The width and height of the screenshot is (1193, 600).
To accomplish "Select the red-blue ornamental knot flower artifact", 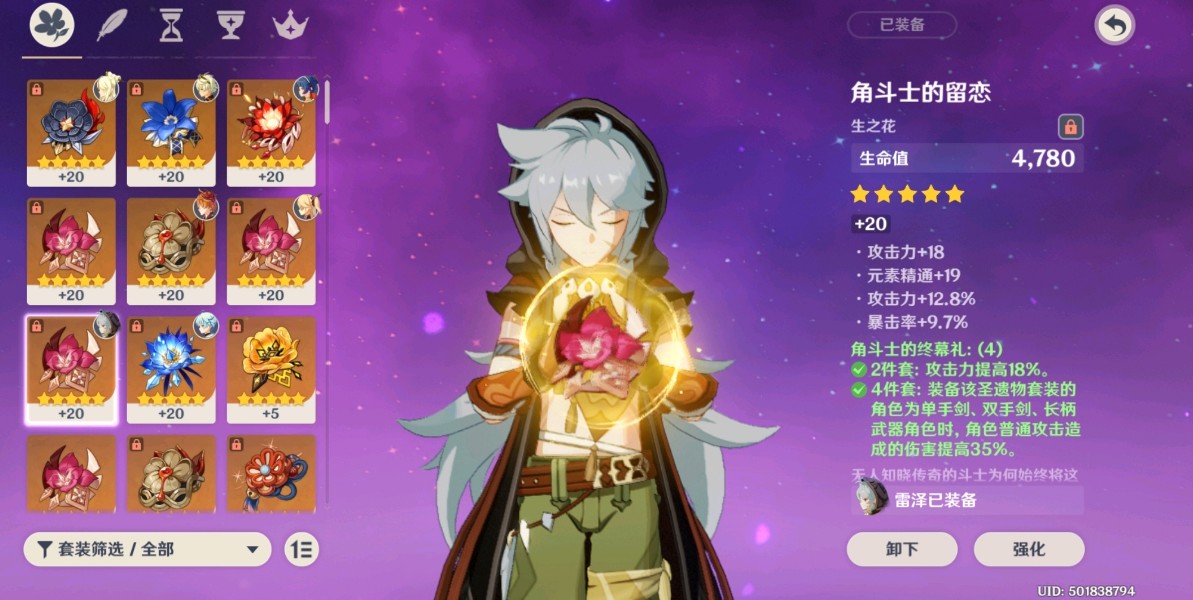I will [271, 475].
